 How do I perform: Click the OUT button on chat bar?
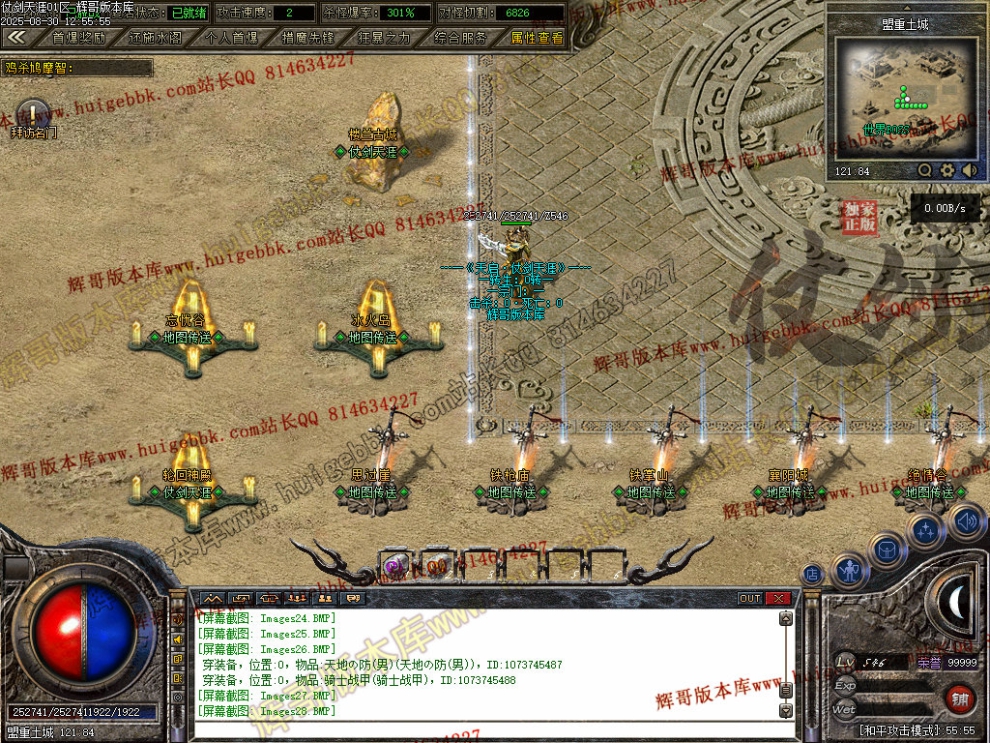pyautogui.click(x=750, y=598)
